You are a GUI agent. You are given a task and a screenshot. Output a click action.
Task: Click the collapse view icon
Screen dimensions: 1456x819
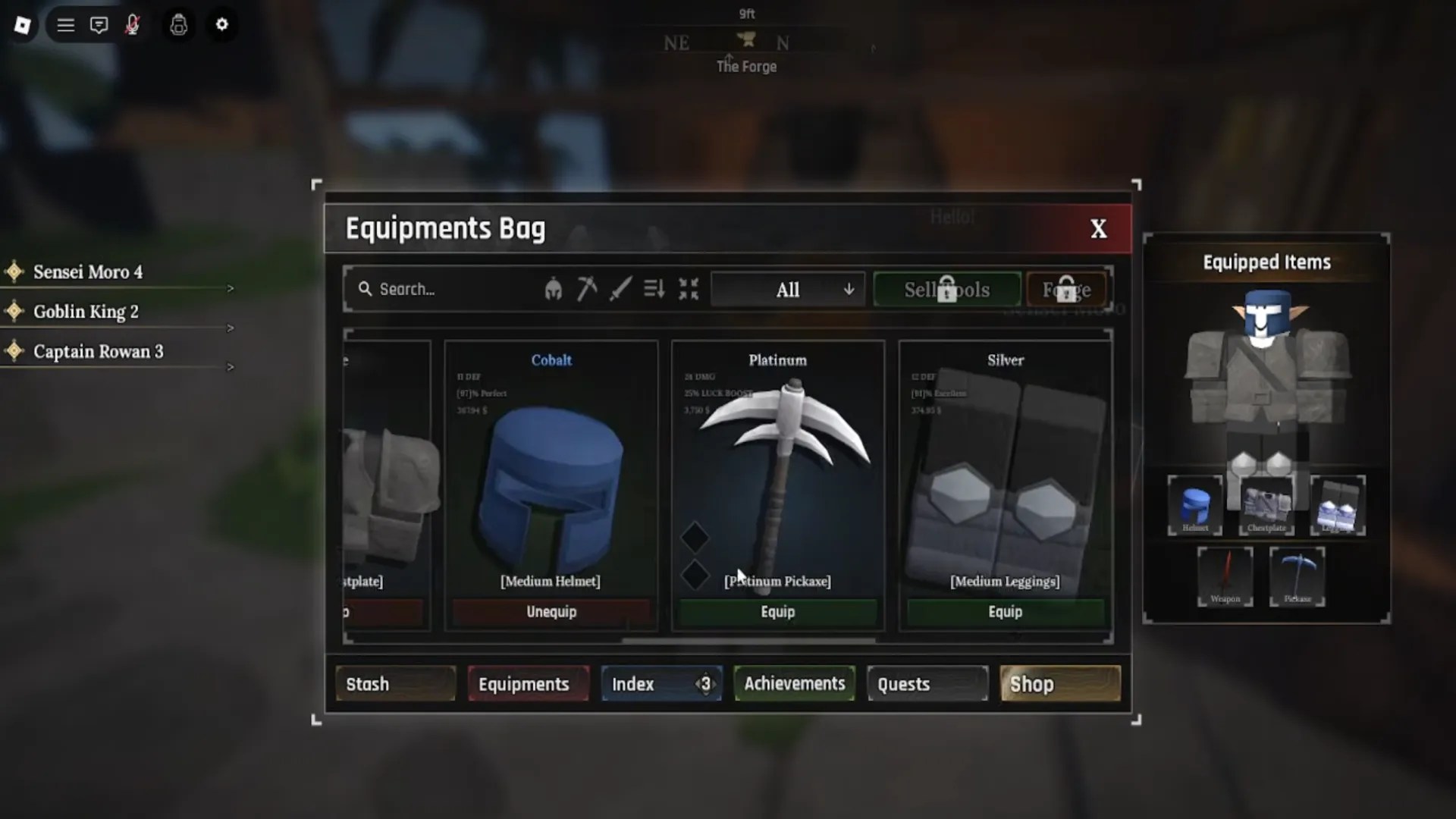pyautogui.click(x=689, y=289)
